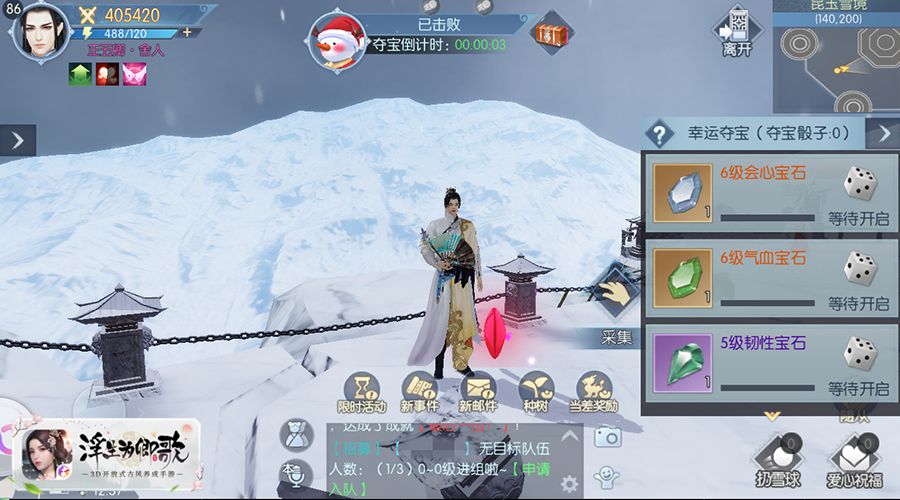This screenshot has width=900, height=500.
Task: Tap the plus button beside combat power
Action: (x=186, y=33)
